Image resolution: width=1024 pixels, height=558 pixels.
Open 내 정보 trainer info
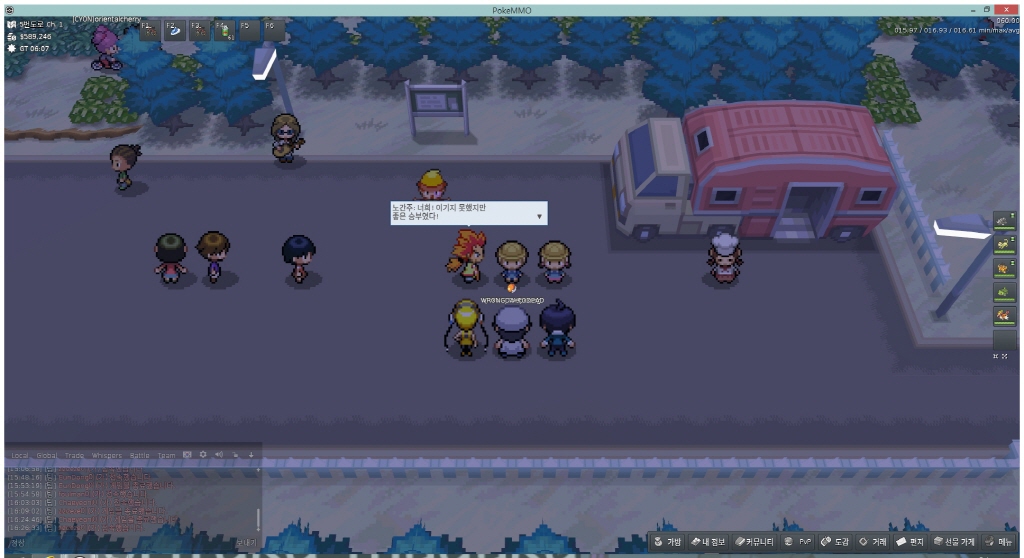tap(707, 542)
